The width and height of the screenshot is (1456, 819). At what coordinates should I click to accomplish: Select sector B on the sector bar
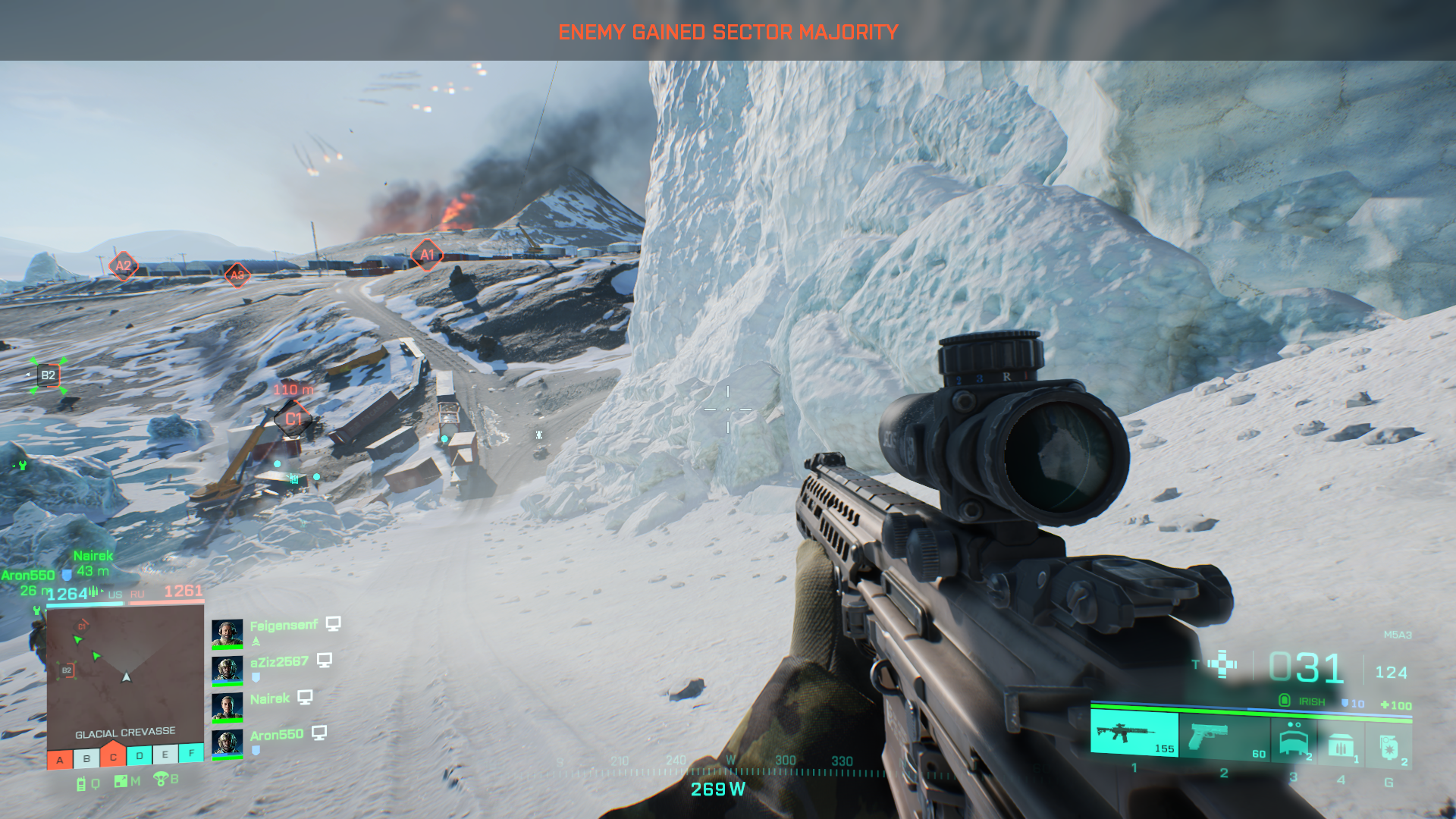86,758
